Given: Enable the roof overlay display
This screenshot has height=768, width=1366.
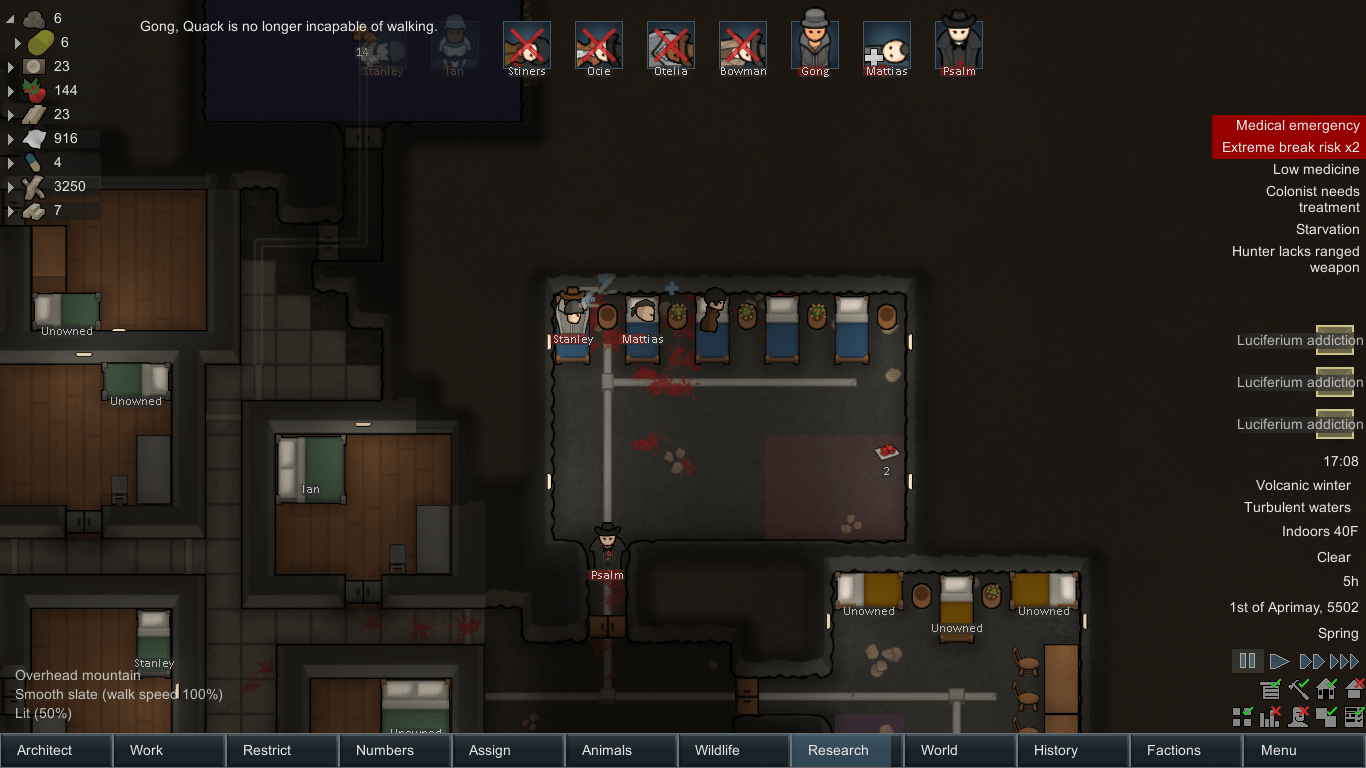Looking at the screenshot, I should [x=1353, y=689].
